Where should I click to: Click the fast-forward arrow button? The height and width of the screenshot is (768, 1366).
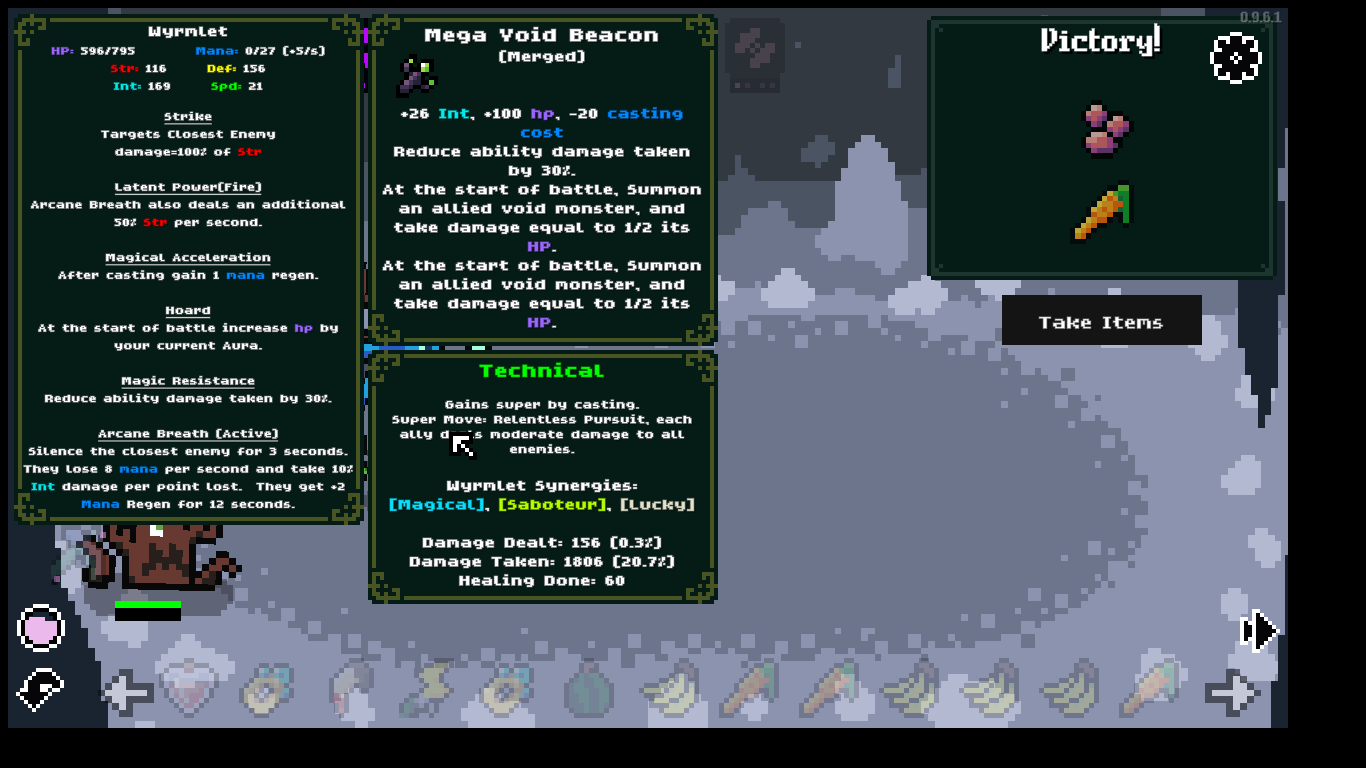tap(1259, 631)
